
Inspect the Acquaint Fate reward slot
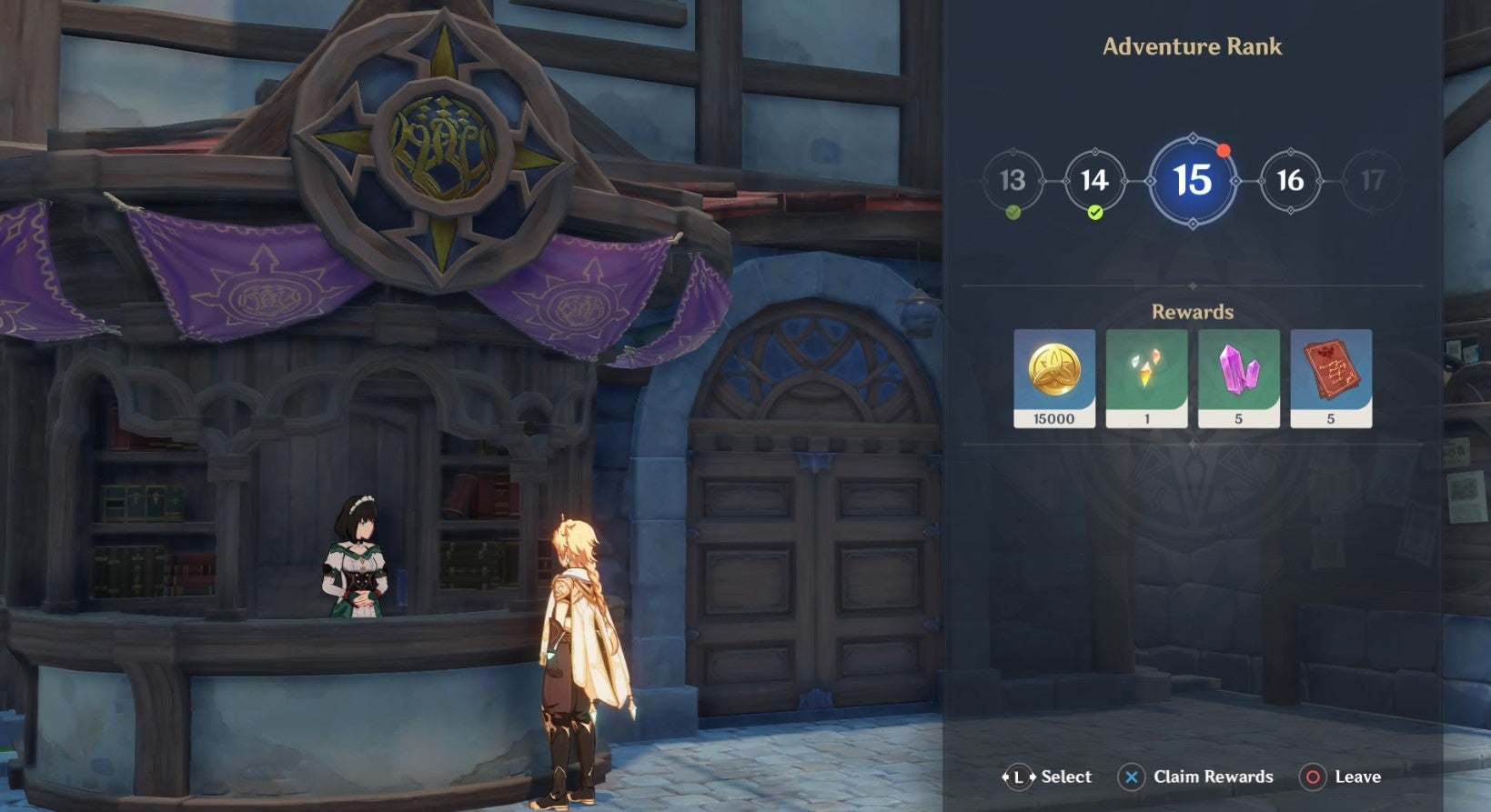(x=1146, y=377)
